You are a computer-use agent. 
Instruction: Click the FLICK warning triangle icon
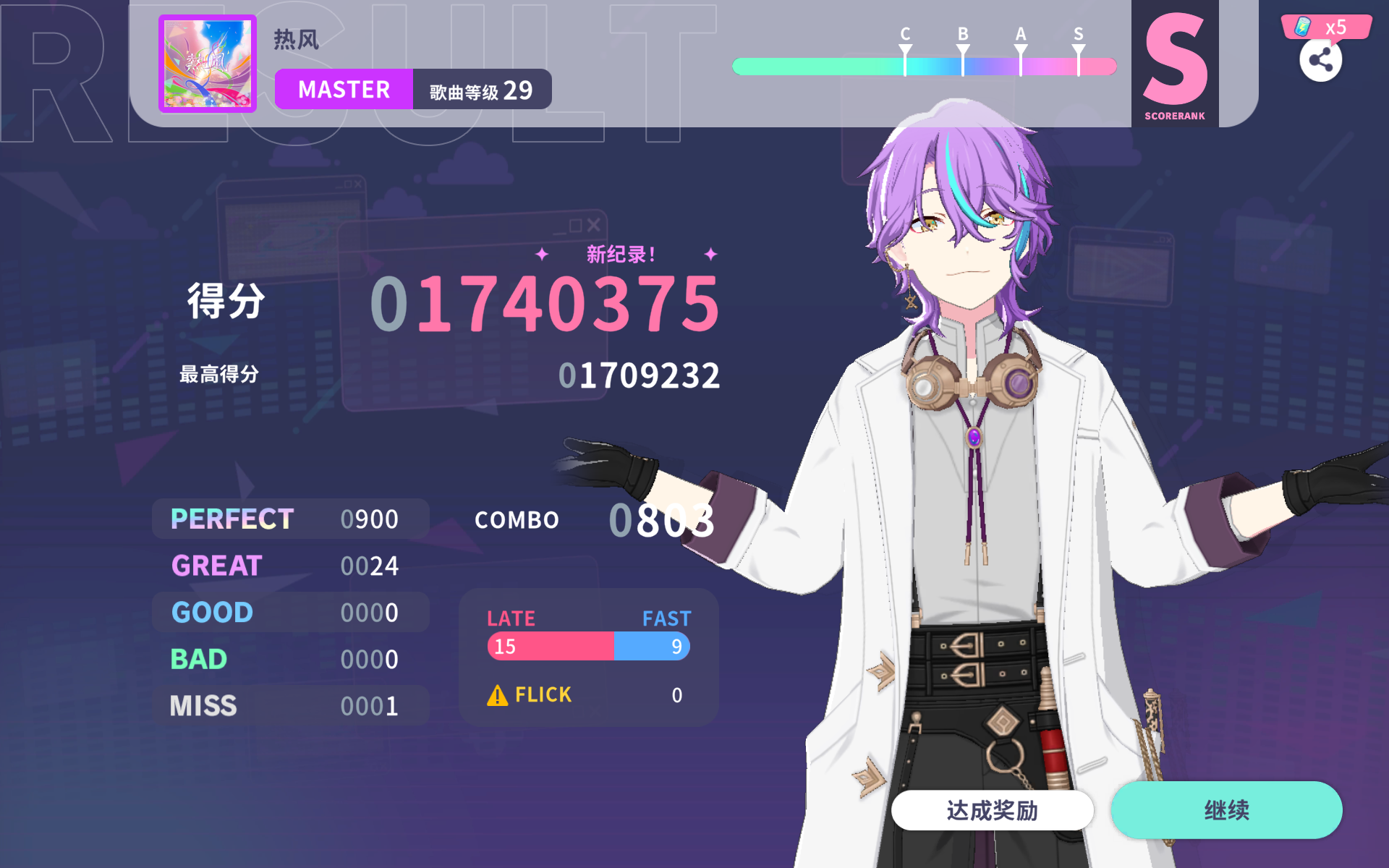point(498,694)
